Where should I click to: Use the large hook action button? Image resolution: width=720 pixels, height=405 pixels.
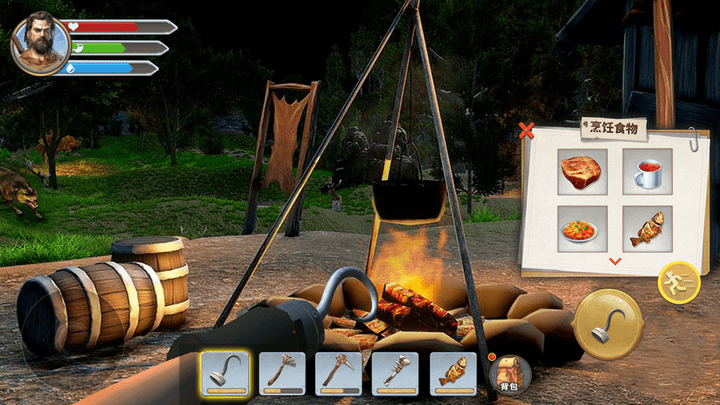(608, 323)
